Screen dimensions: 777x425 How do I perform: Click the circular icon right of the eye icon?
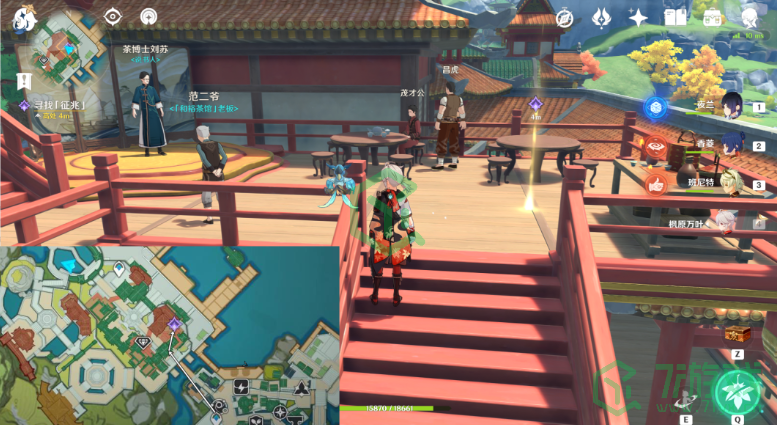(148, 17)
